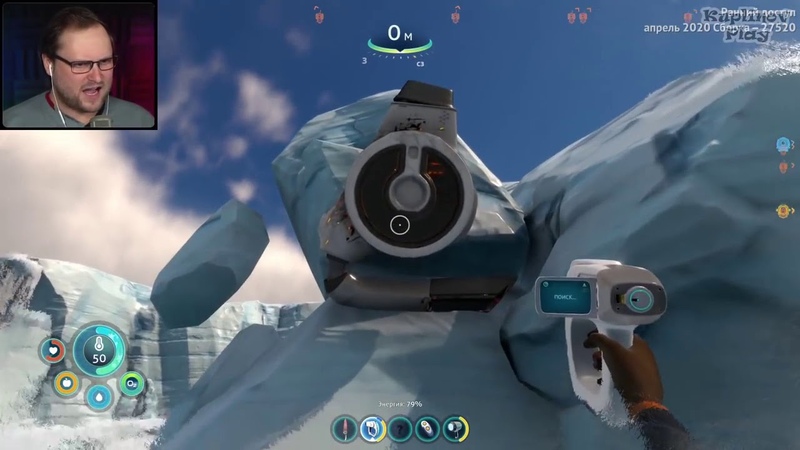
Task: Click the yellow ping marker
Action: coord(784,211)
